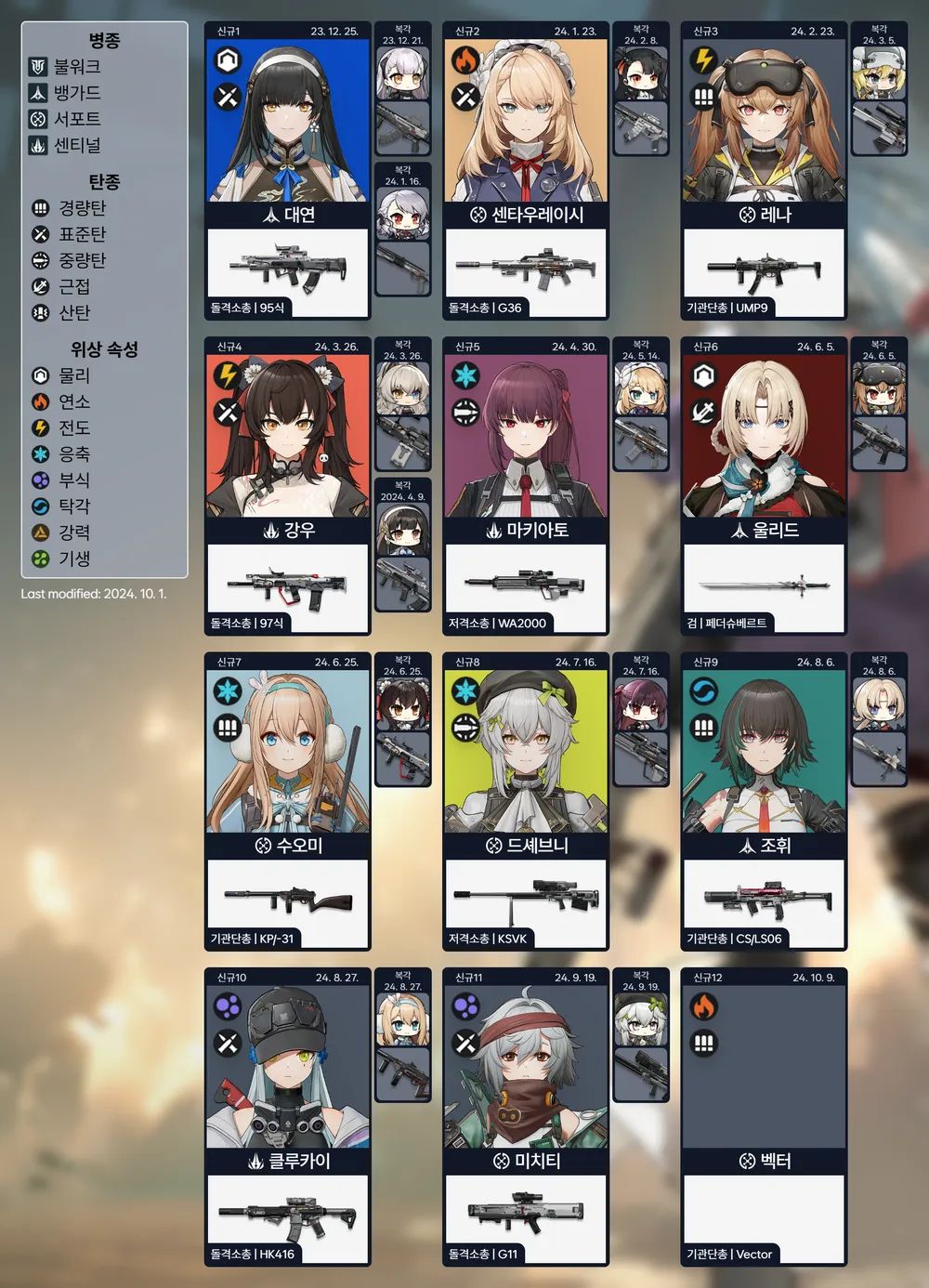Pick the 미치티 character card
The image size is (929, 1288).
point(526,1069)
